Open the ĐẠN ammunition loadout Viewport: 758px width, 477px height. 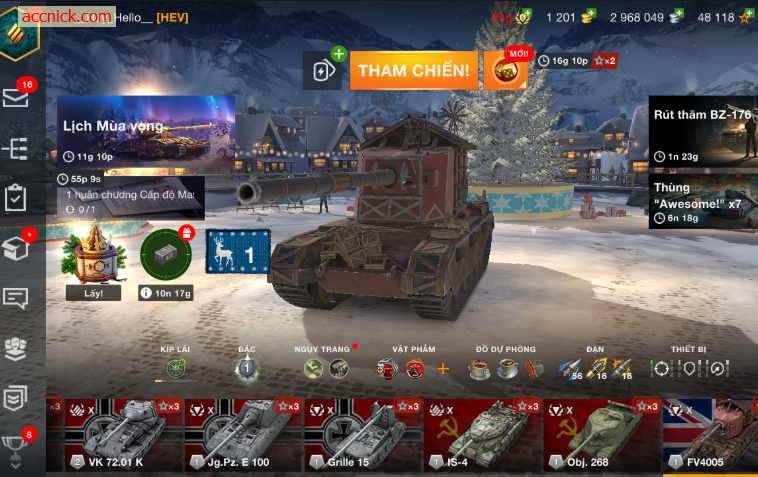point(596,368)
